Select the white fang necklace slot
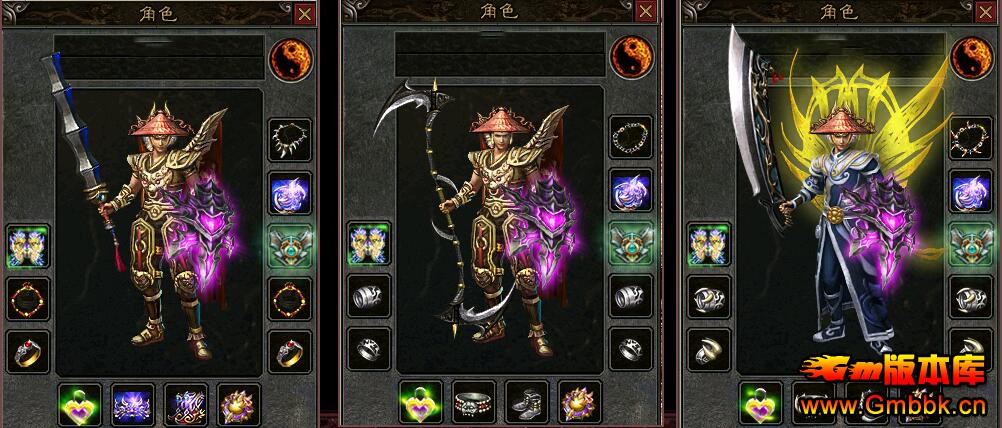 pos(290,140)
